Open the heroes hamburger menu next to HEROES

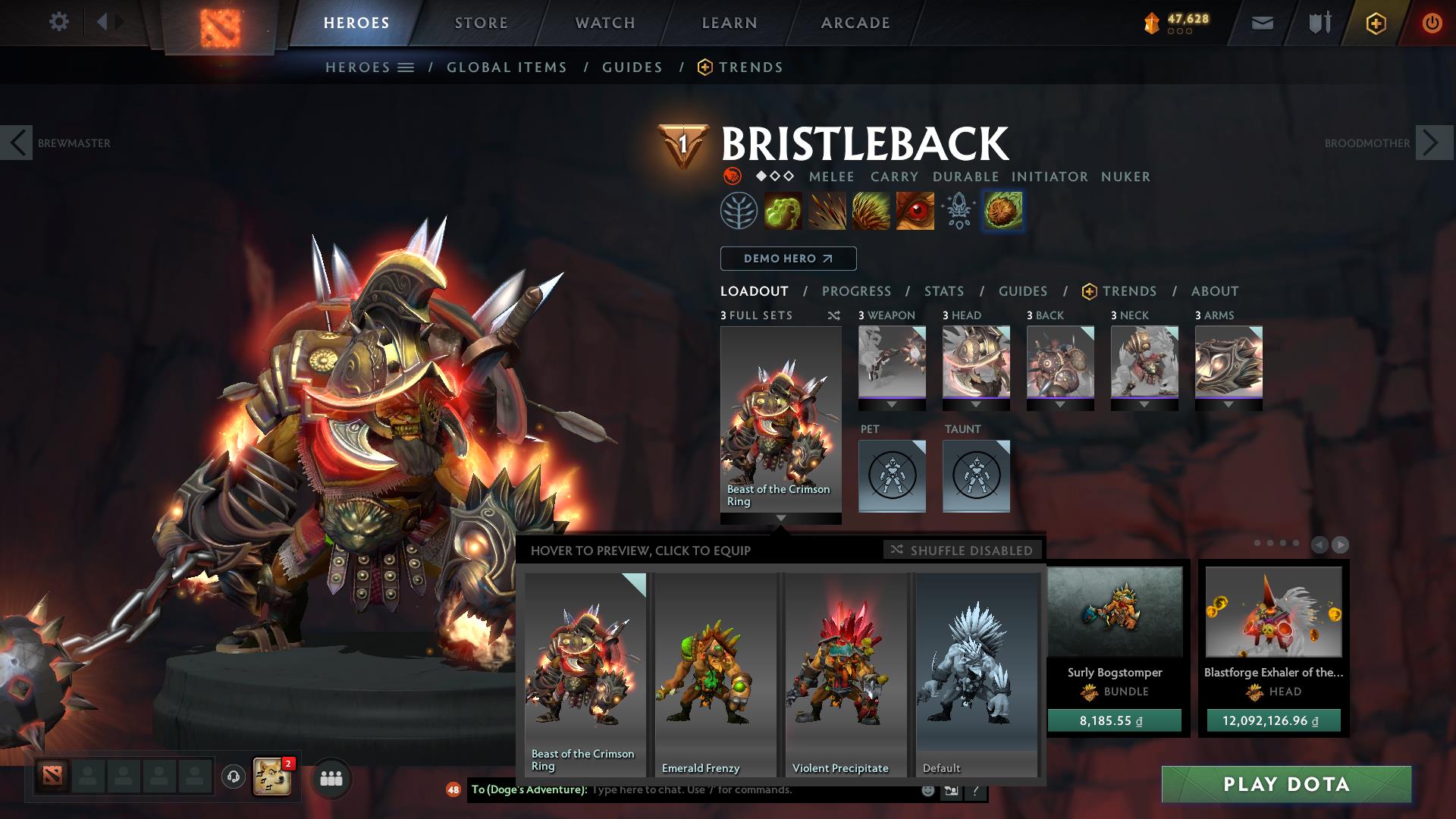407,67
